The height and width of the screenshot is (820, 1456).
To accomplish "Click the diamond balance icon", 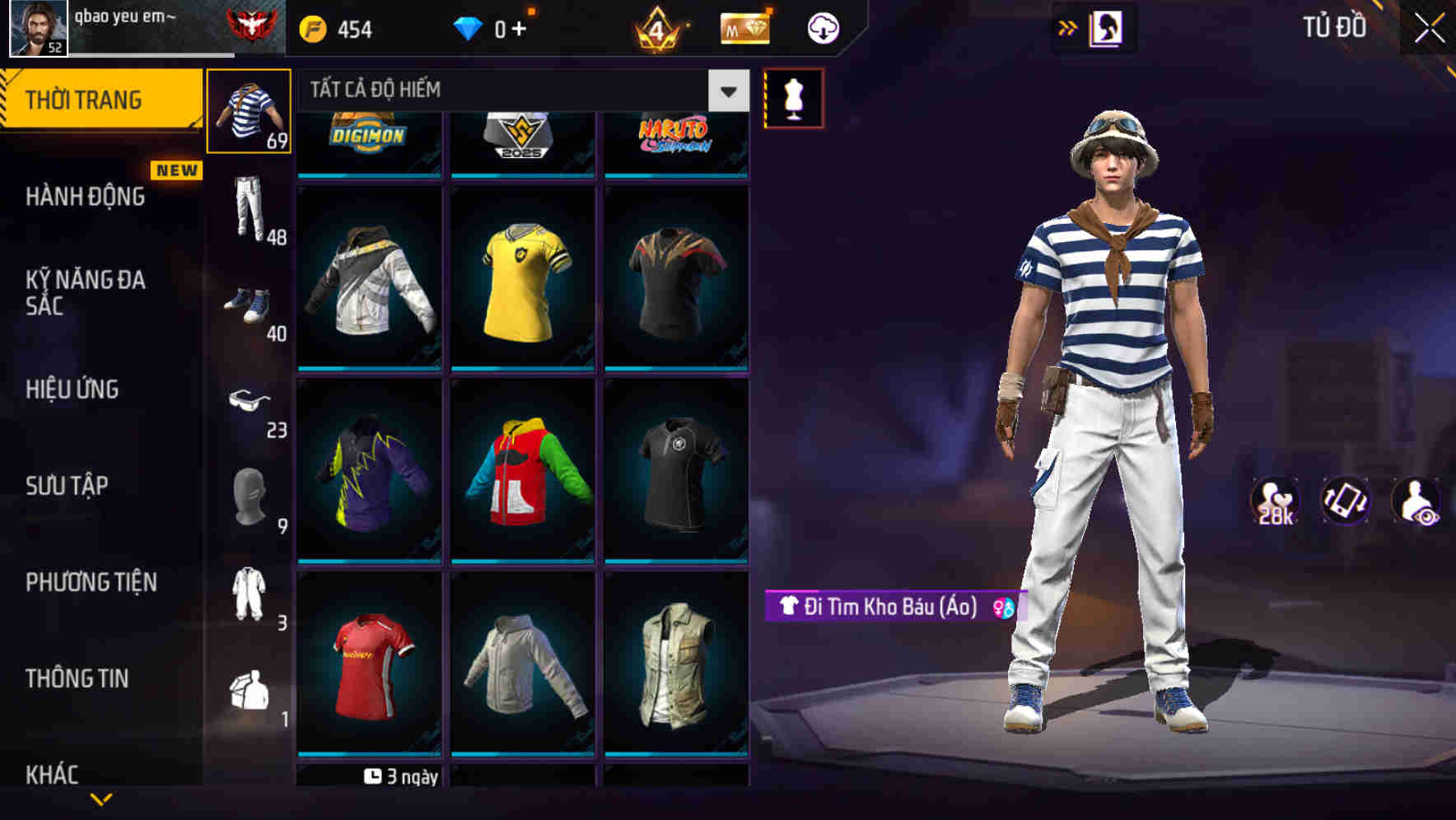I will 468,27.
